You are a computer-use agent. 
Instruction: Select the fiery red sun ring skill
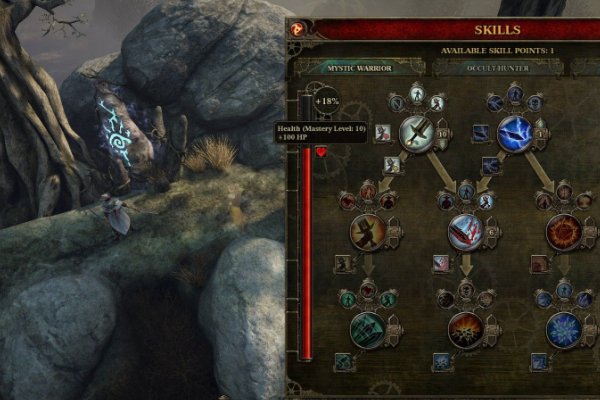point(563,232)
